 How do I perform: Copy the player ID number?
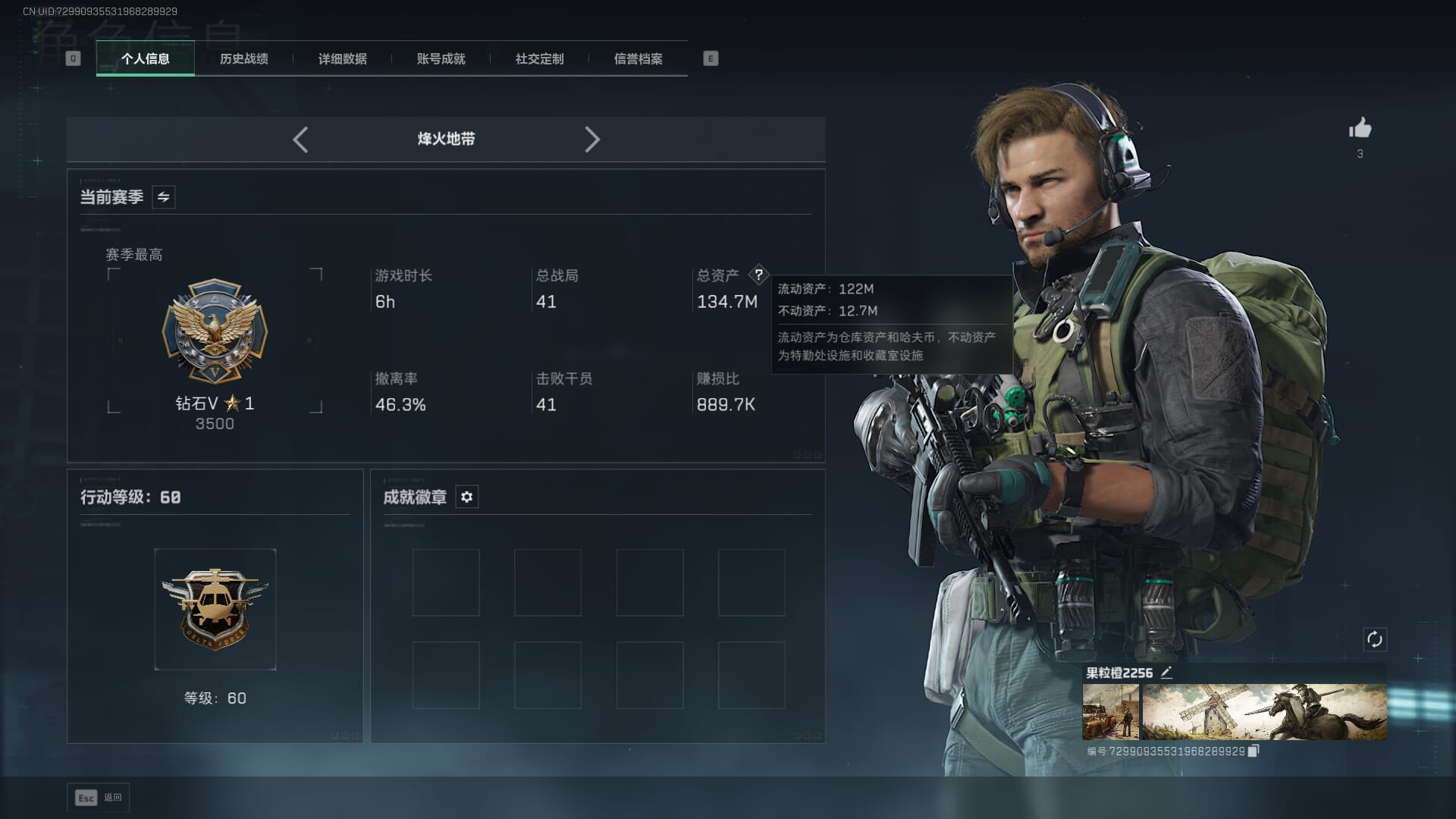coord(1254,751)
